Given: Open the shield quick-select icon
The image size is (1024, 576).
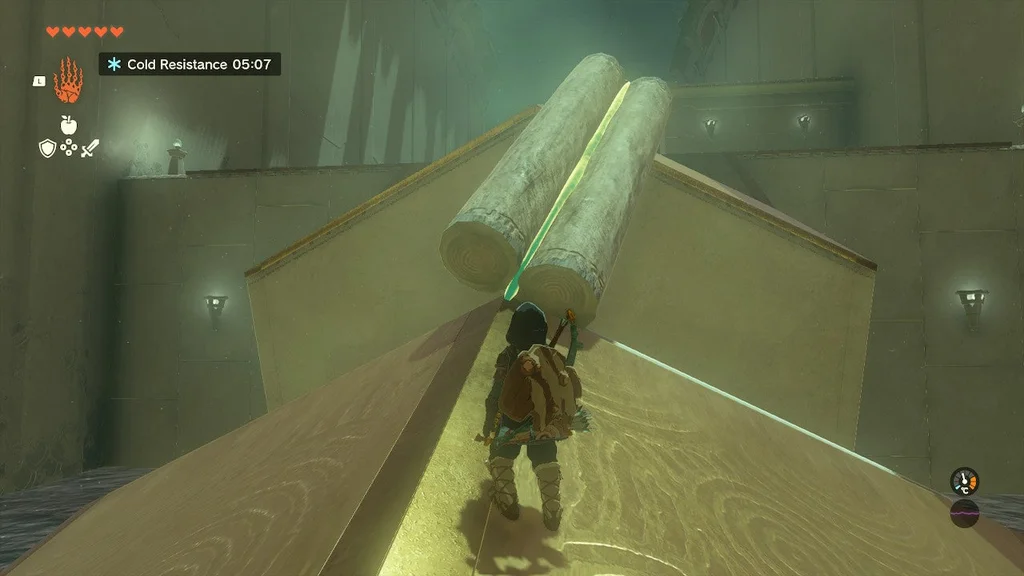Looking at the screenshot, I should click(x=46, y=148).
